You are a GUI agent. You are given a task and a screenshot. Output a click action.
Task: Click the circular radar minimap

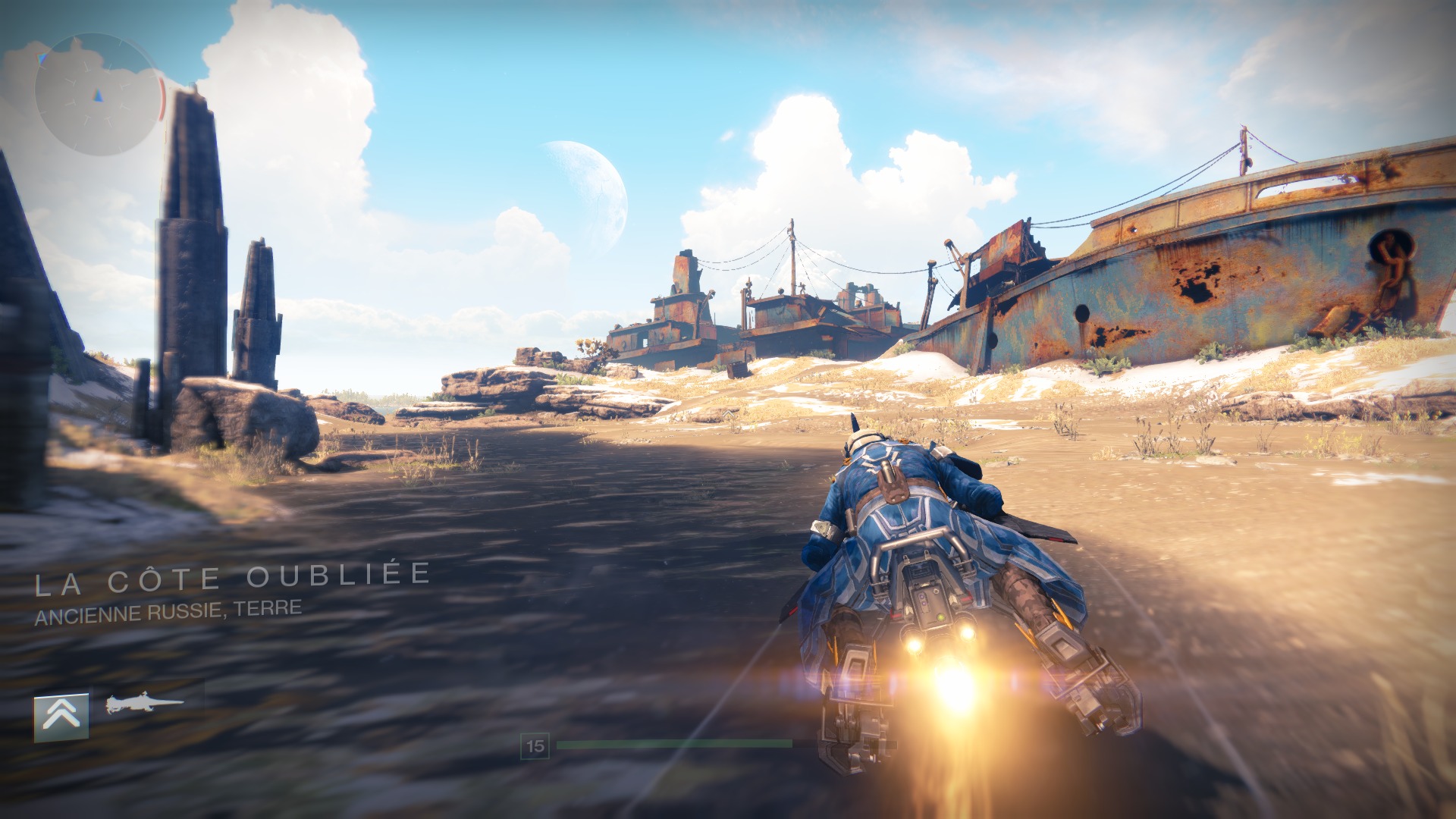tap(97, 95)
